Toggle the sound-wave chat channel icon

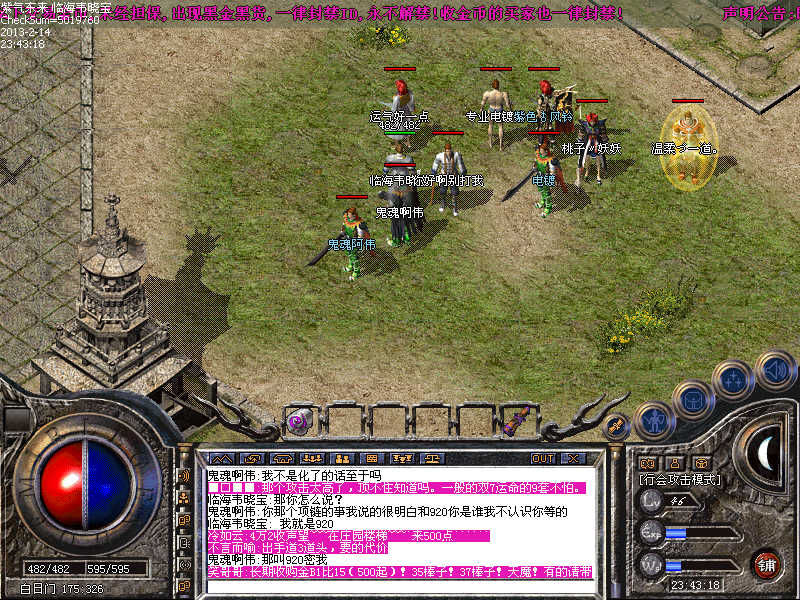(184, 476)
